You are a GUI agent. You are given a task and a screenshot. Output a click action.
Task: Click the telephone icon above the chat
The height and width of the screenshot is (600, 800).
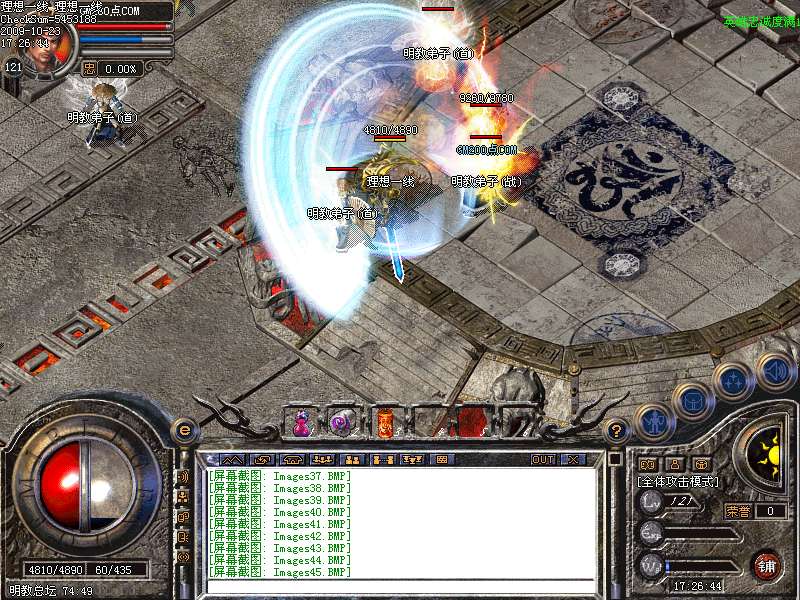point(292,460)
